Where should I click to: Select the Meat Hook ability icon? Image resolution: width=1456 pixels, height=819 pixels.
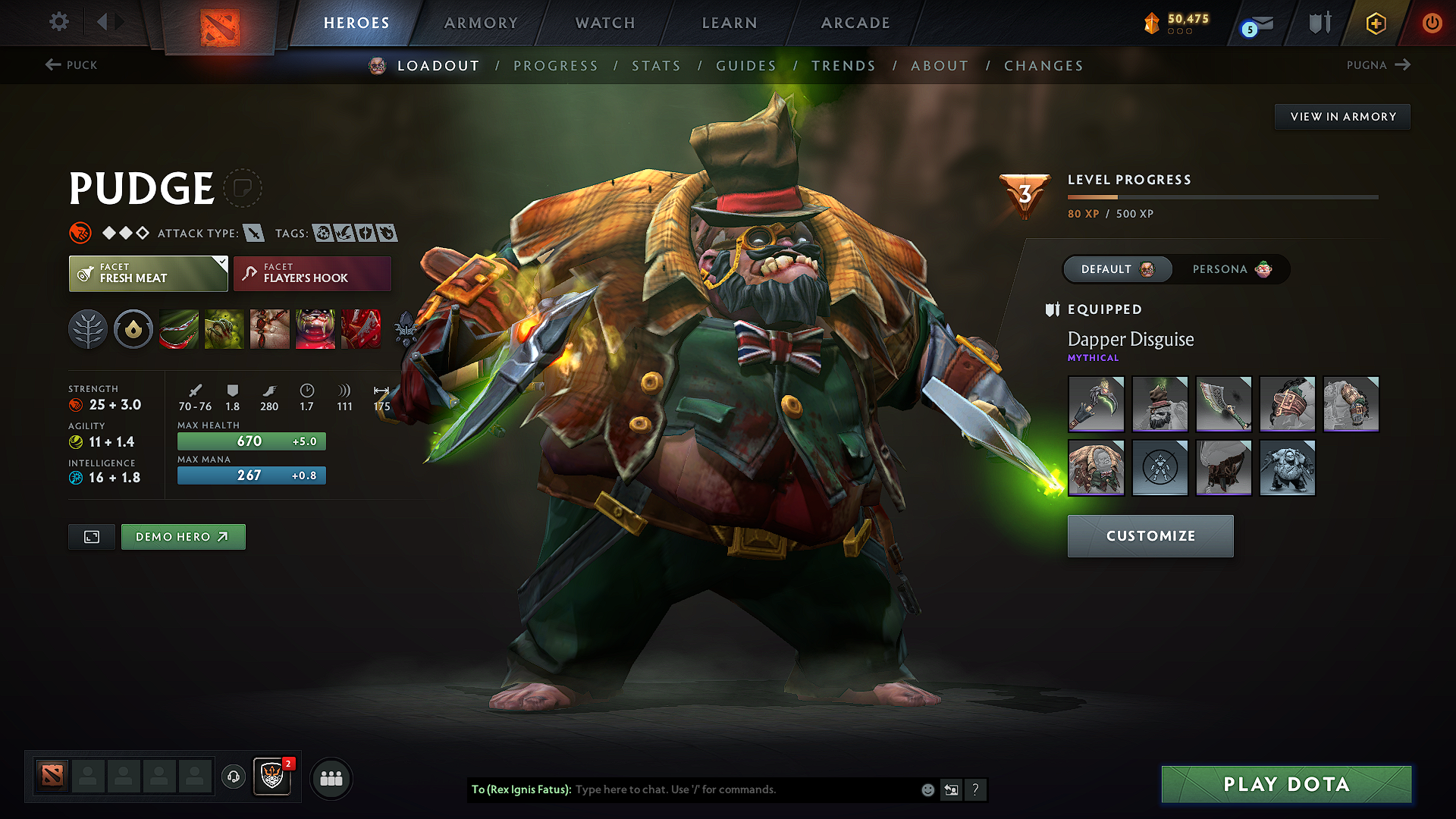tap(178, 329)
